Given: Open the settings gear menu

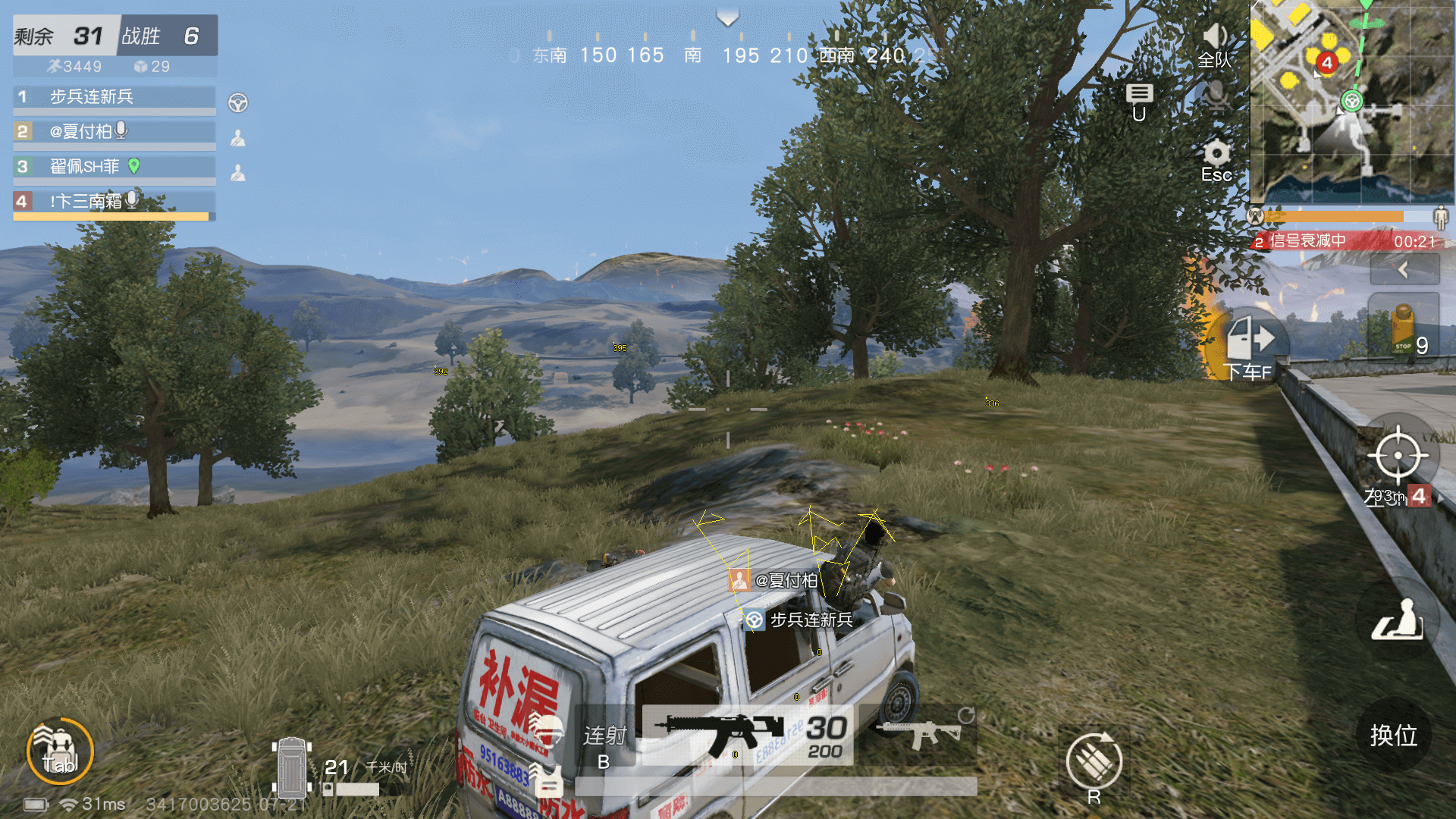Looking at the screenshot, I should [1216, 154].
